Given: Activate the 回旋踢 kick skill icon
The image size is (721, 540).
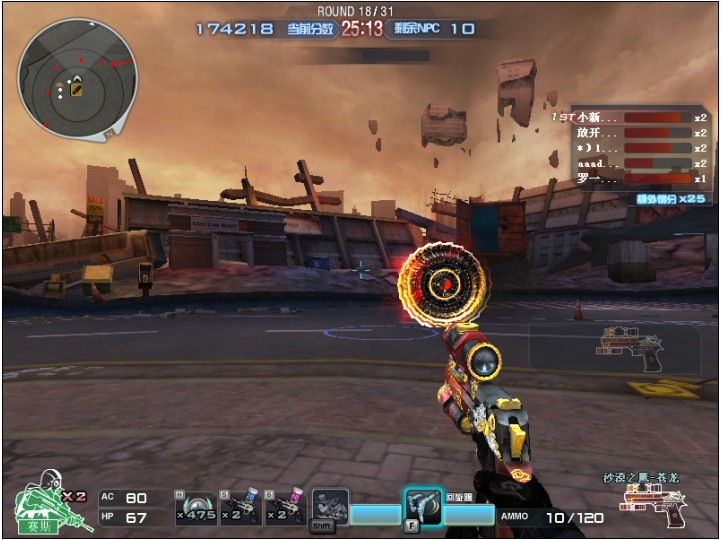Looking at the screenshot, I should pyautogui.click(x=423, y=505).
